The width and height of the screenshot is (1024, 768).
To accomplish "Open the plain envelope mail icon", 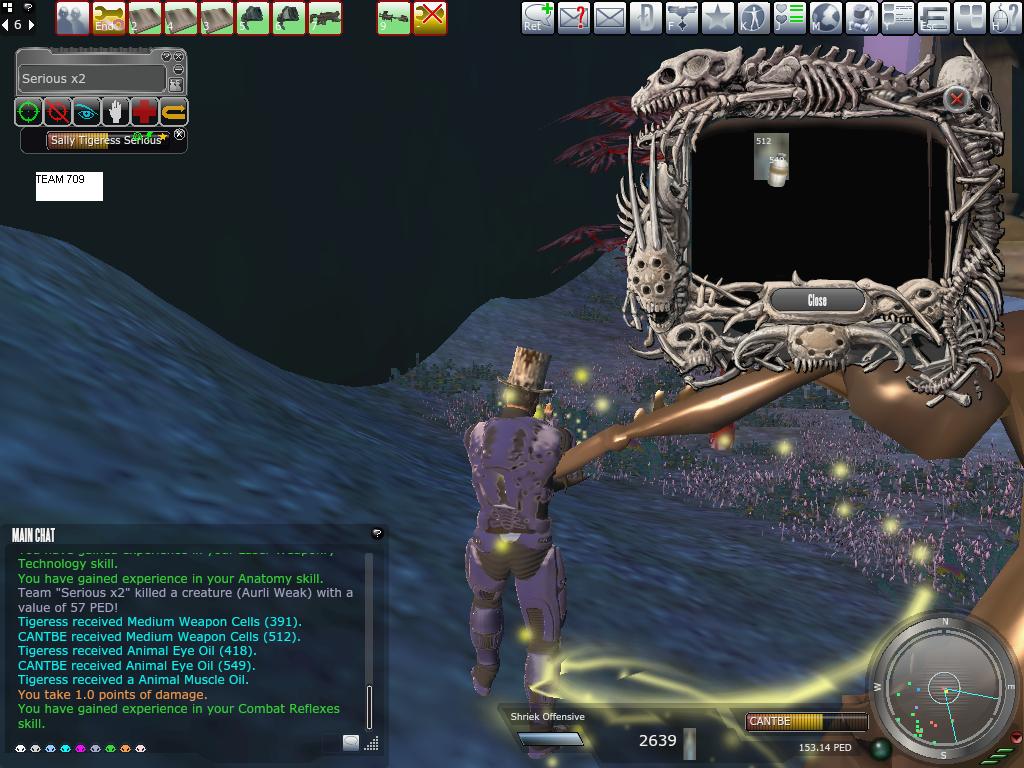I will (x=609, y=18).
